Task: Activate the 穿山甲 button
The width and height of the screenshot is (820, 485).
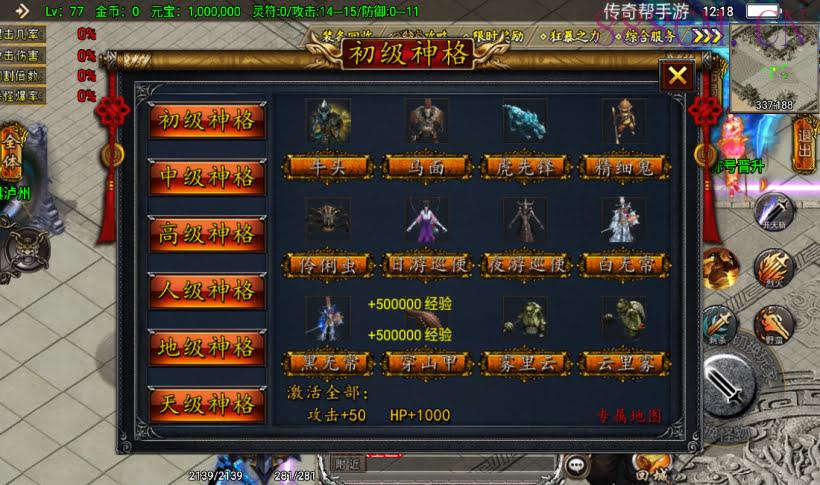Action: 426,362
